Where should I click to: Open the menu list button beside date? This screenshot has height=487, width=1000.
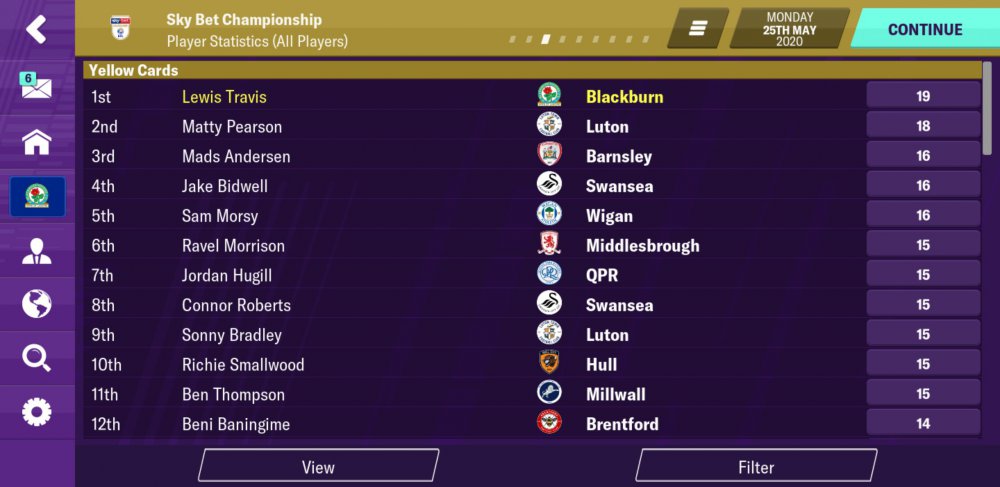(697, 29)
